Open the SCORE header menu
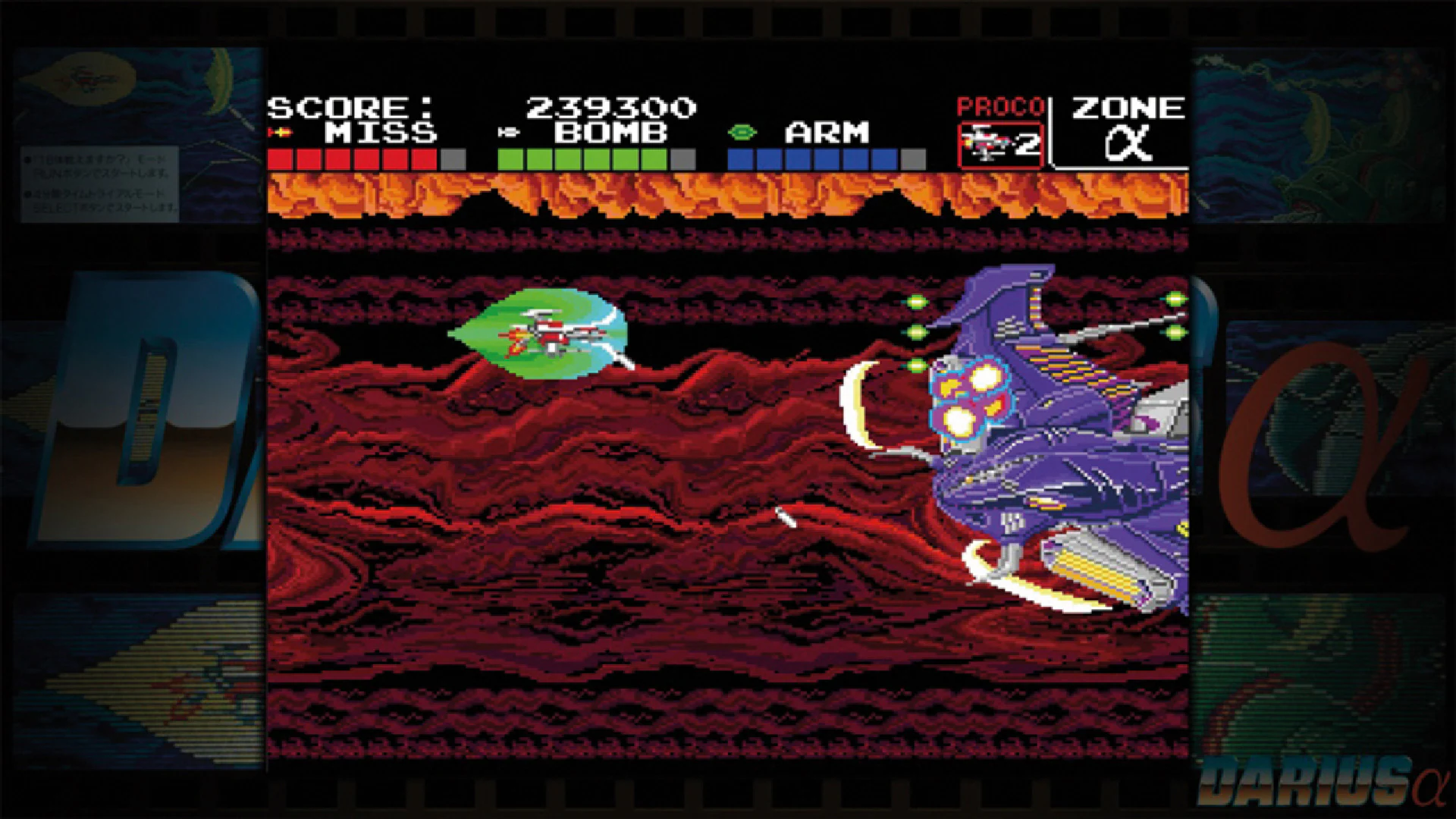Screen dimensions: 1456x819 (x=350, y=107)
